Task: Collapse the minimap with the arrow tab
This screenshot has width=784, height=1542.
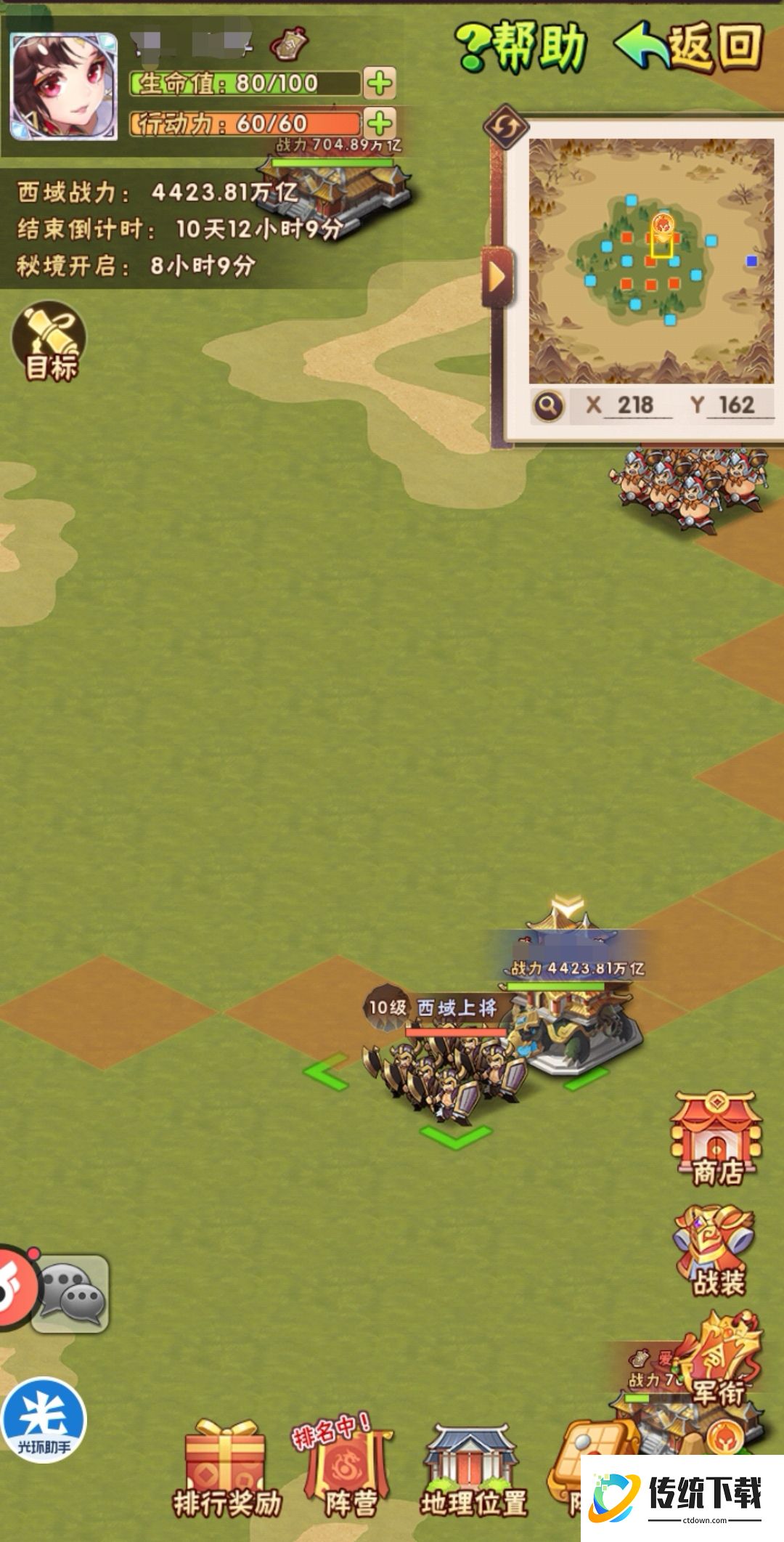Action: tap(497, 276)
